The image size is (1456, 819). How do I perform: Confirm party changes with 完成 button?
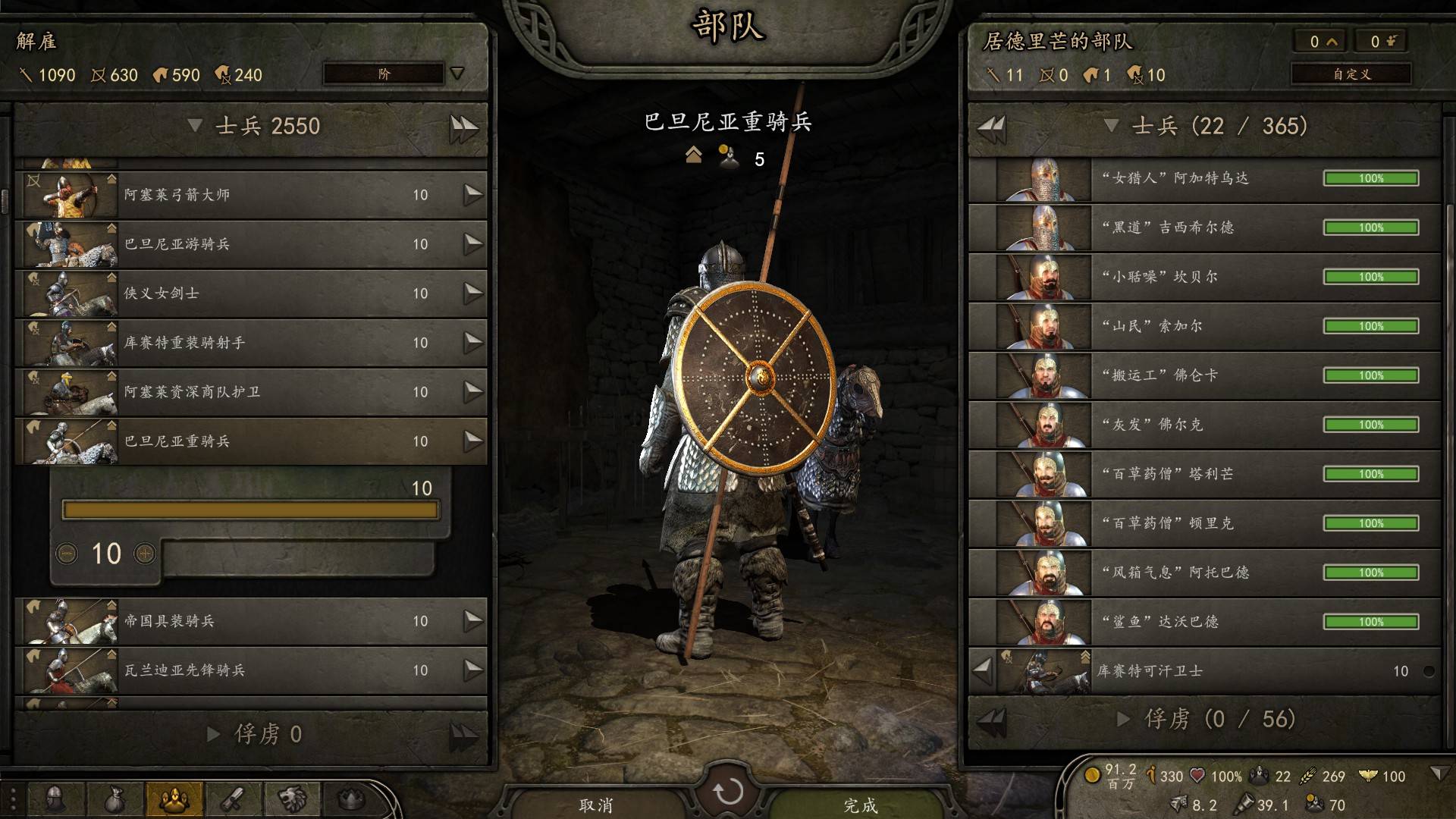point(860,805)
